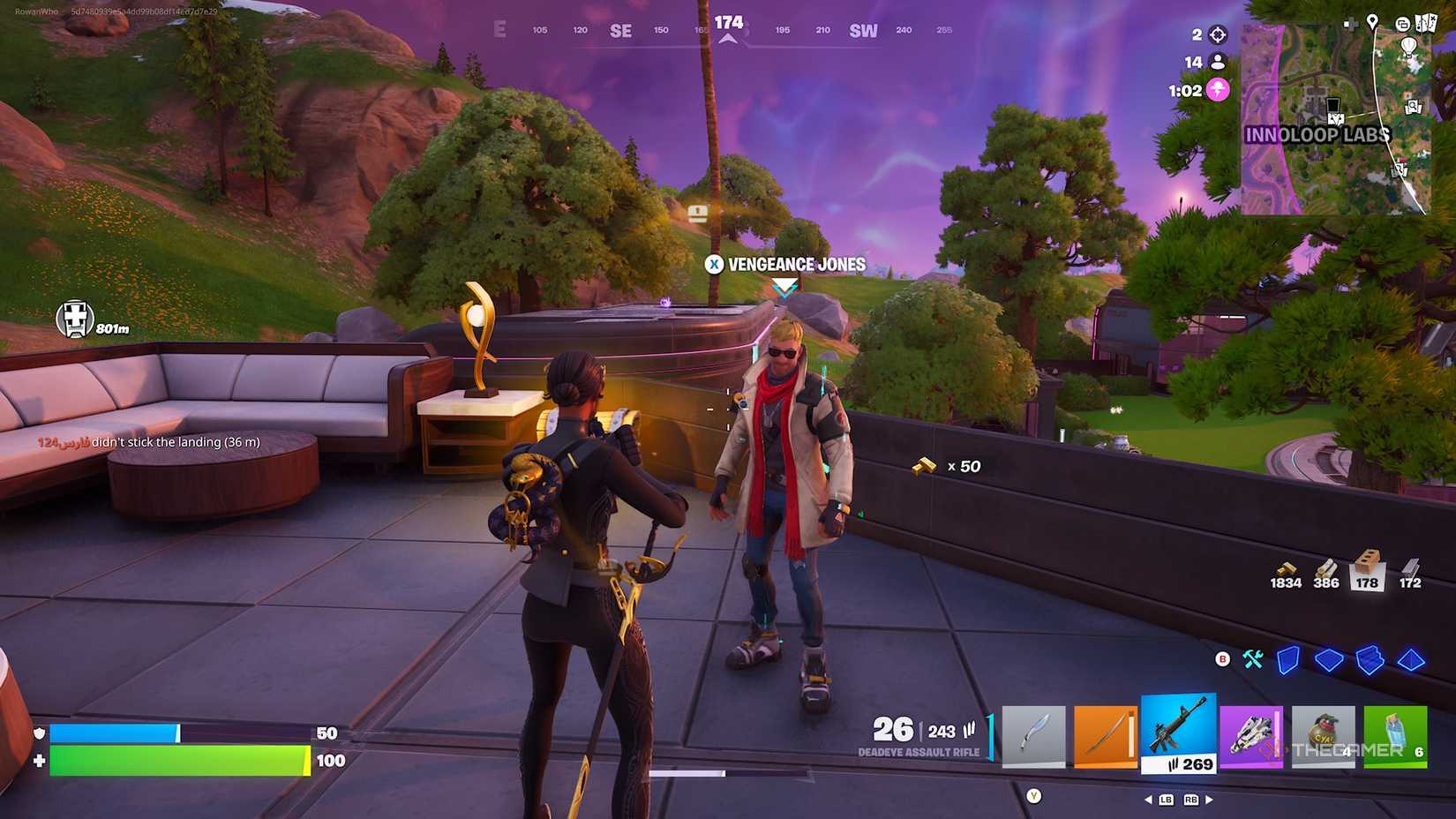Image resolution: width=1456 pixels, height=819 pixels.
Task: Select the floor build piece icon
Action: coord(1328,660)
